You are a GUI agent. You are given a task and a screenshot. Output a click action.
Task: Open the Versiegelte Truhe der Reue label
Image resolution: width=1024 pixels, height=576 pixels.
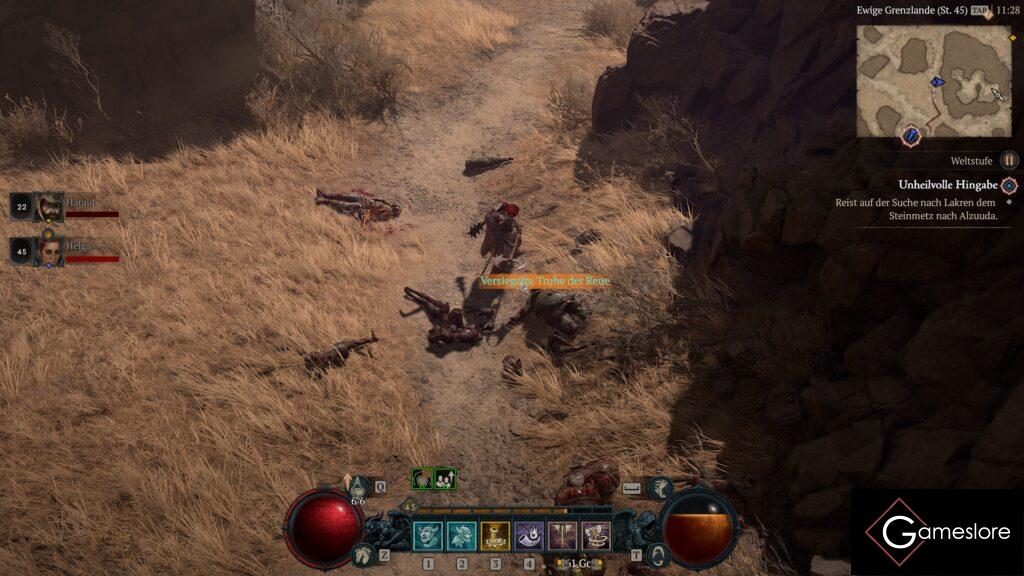544,282
